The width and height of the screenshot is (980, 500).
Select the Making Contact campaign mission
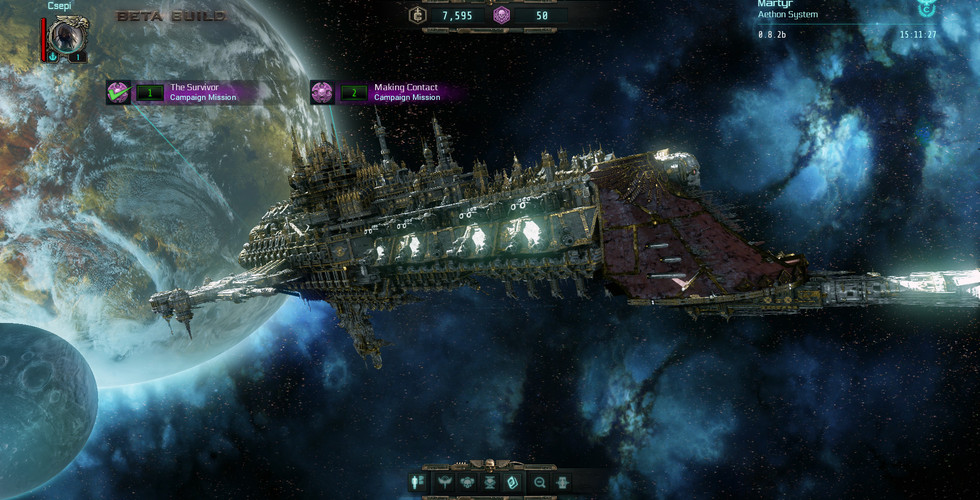386,92
